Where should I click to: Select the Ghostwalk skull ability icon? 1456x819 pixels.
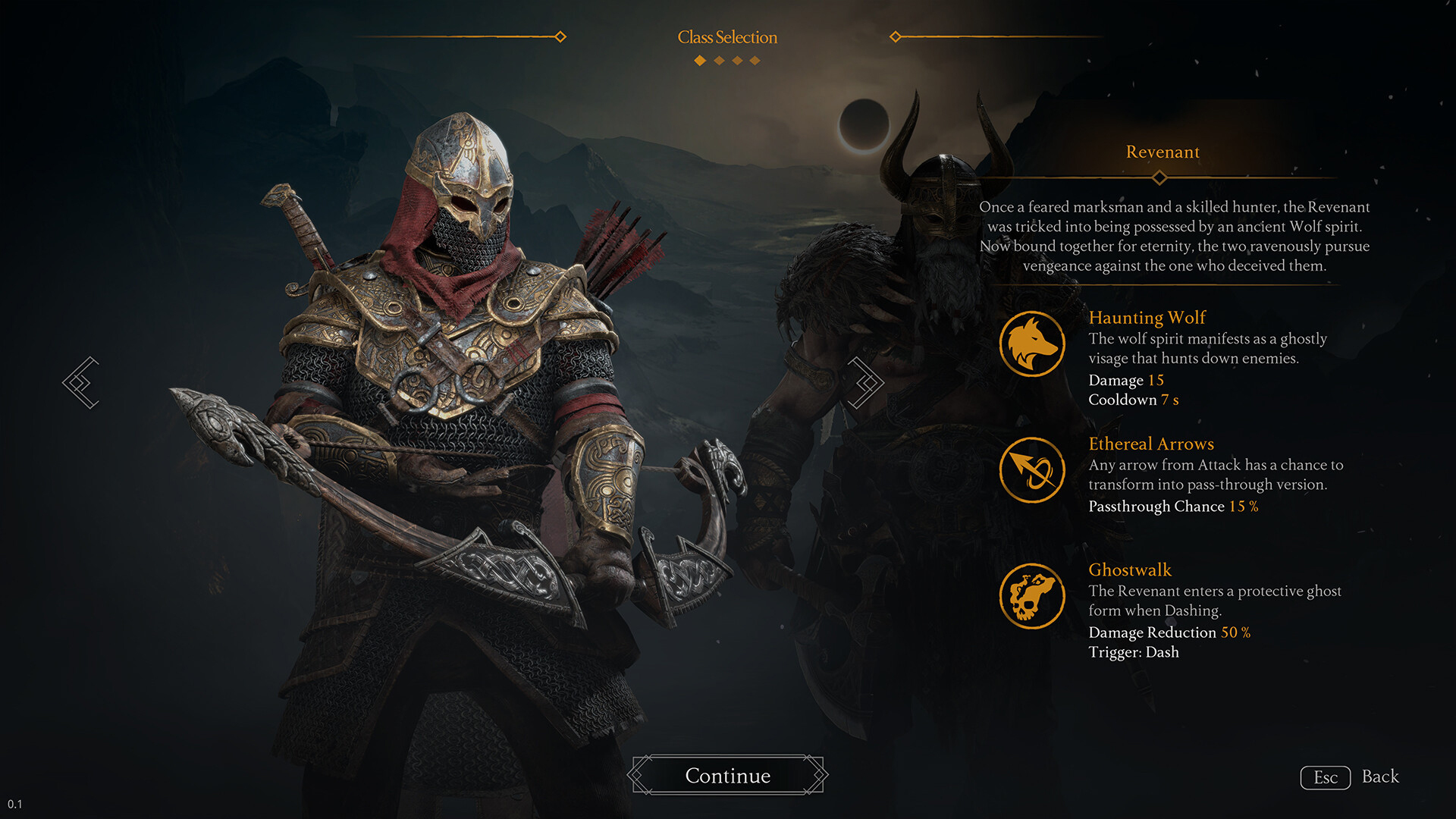coord(1034,597)
